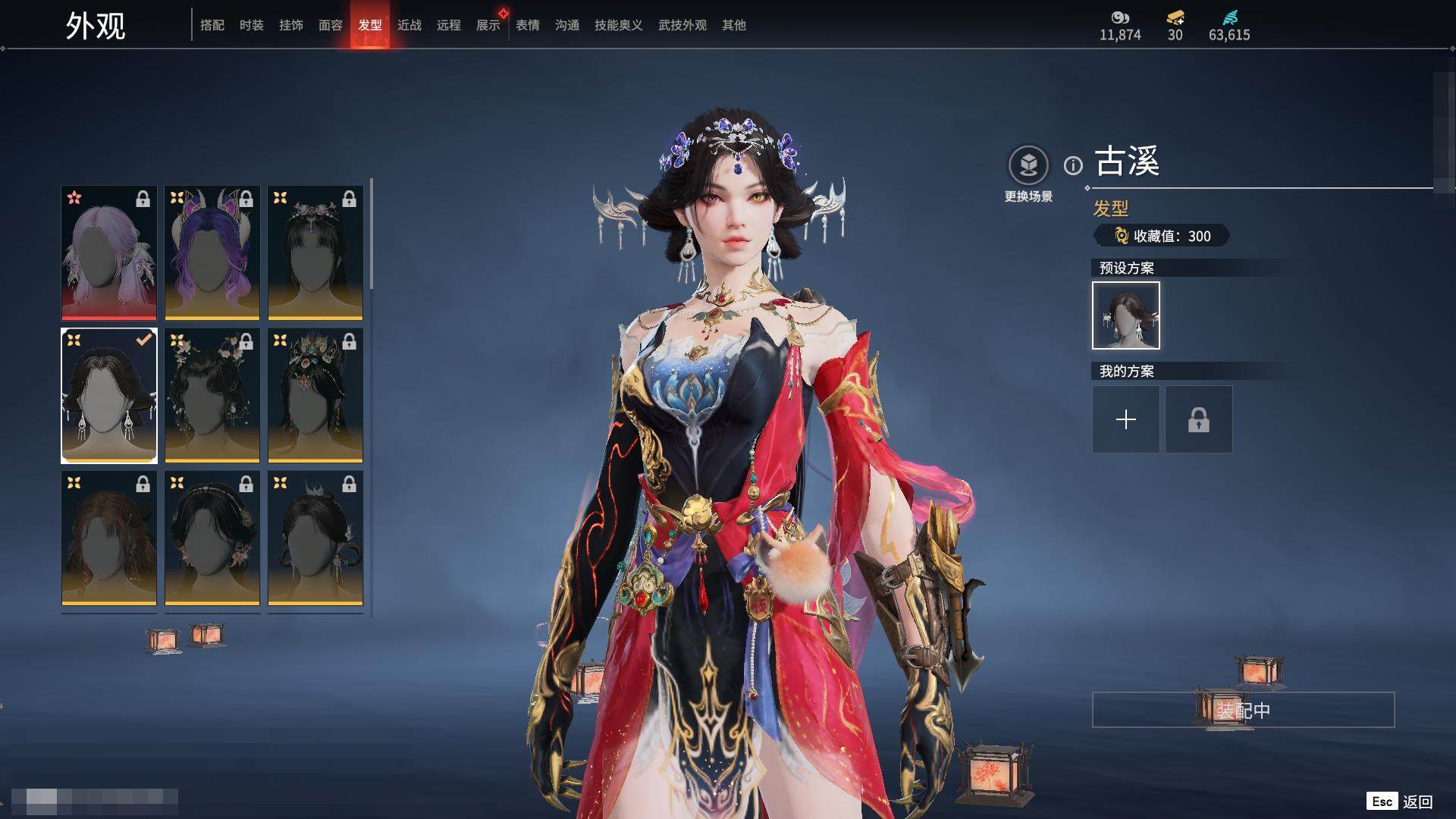Open the 其他 tab
The width and height of the screenshot is (1456, 819).
[x=734, y=25]
